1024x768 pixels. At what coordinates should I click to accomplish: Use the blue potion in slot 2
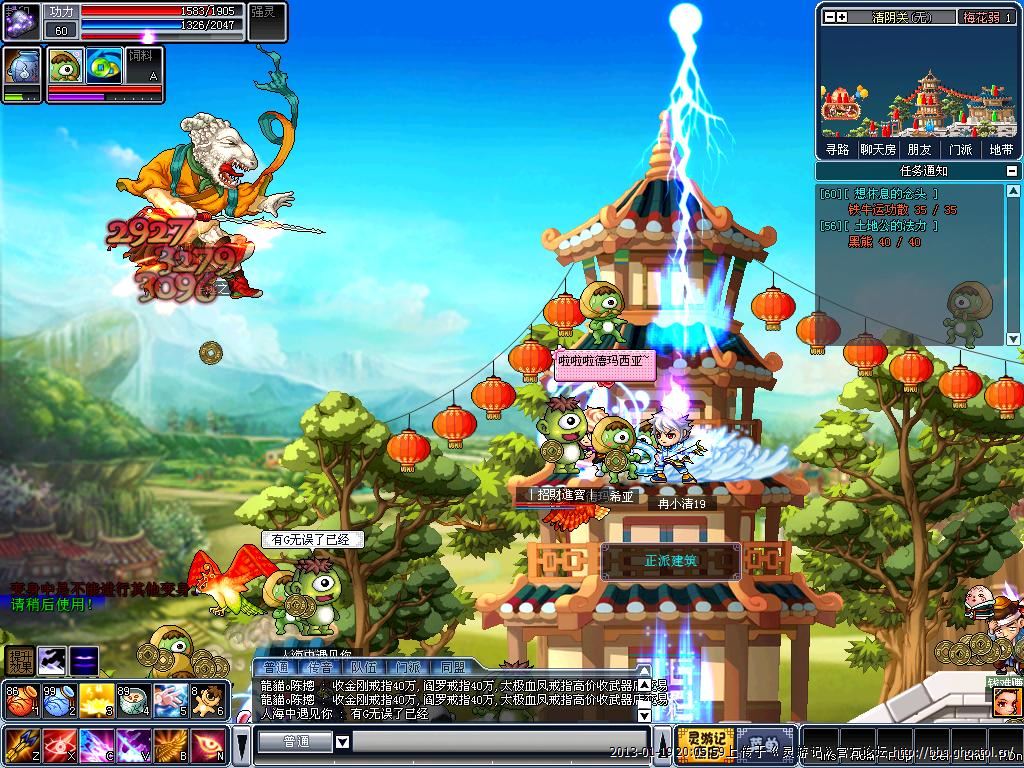click(56, 699)
